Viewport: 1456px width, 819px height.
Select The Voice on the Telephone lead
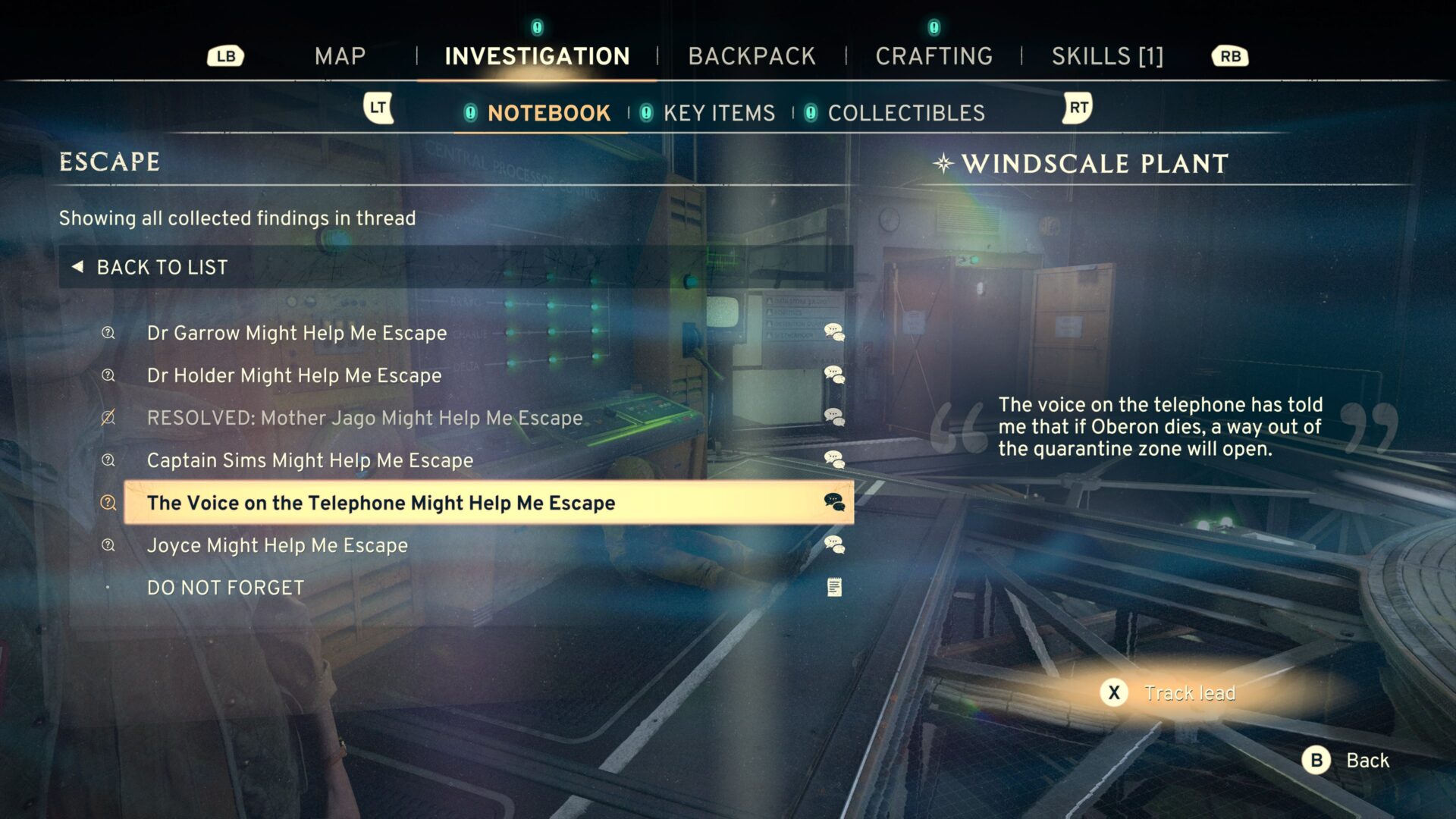pyautogui.click(x=381, y=503)
